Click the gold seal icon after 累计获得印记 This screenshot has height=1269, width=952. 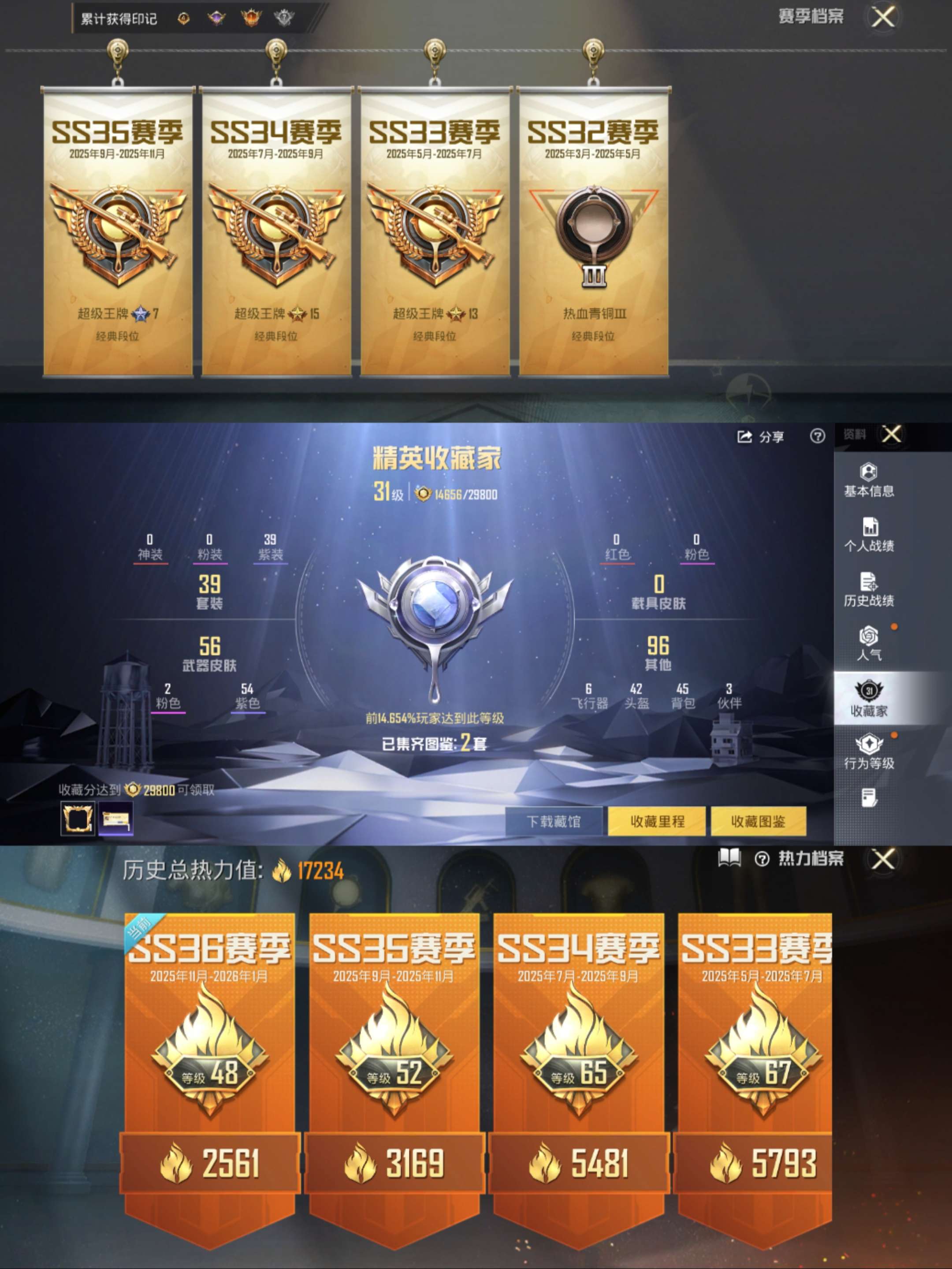click(183, 17)
